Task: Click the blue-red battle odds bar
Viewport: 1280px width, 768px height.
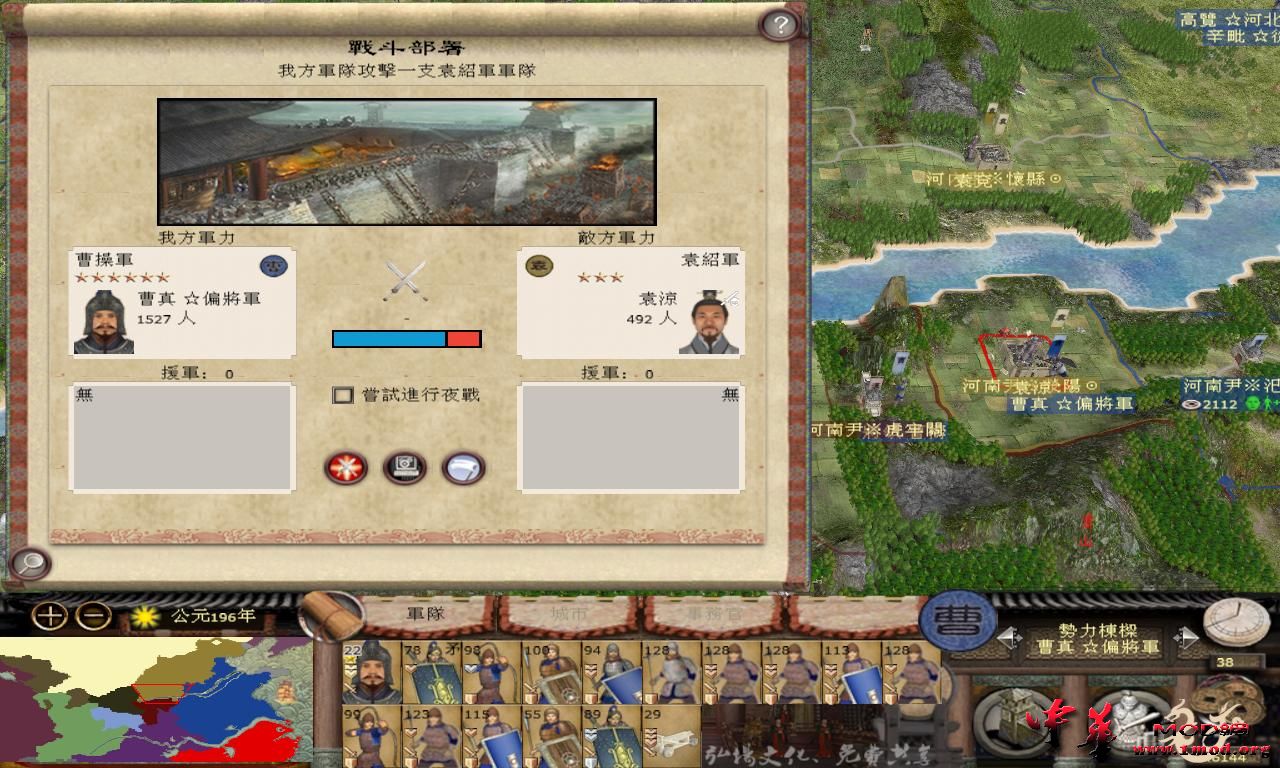Action: point(406,339)
